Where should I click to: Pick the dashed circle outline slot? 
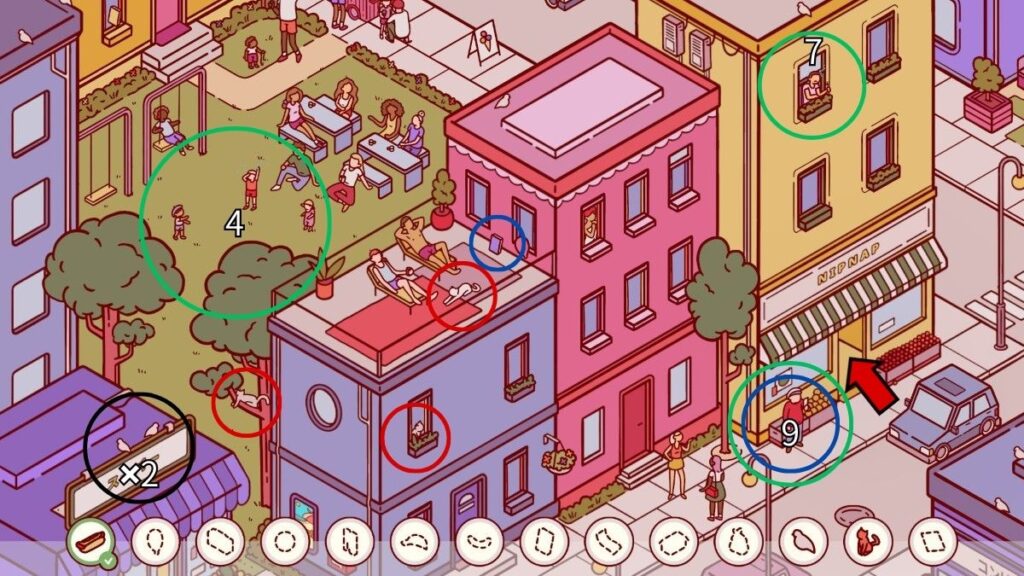(x=284, y=542)
